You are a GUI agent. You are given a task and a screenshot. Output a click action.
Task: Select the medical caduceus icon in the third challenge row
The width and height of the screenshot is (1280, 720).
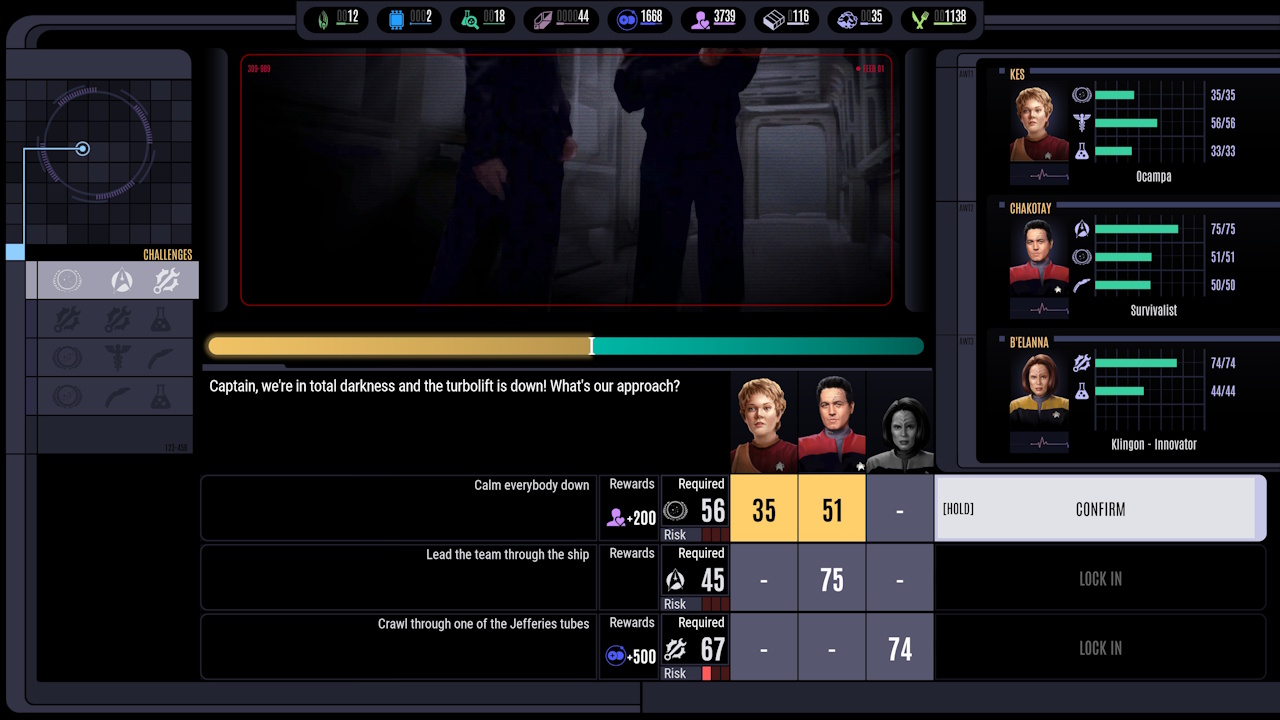120,356
